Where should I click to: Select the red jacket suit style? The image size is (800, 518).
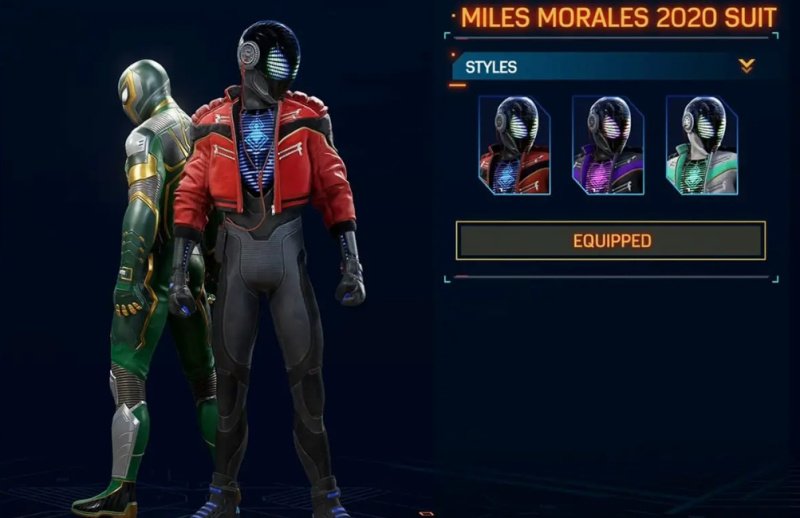pyautogui.click(x=514, y=145)
